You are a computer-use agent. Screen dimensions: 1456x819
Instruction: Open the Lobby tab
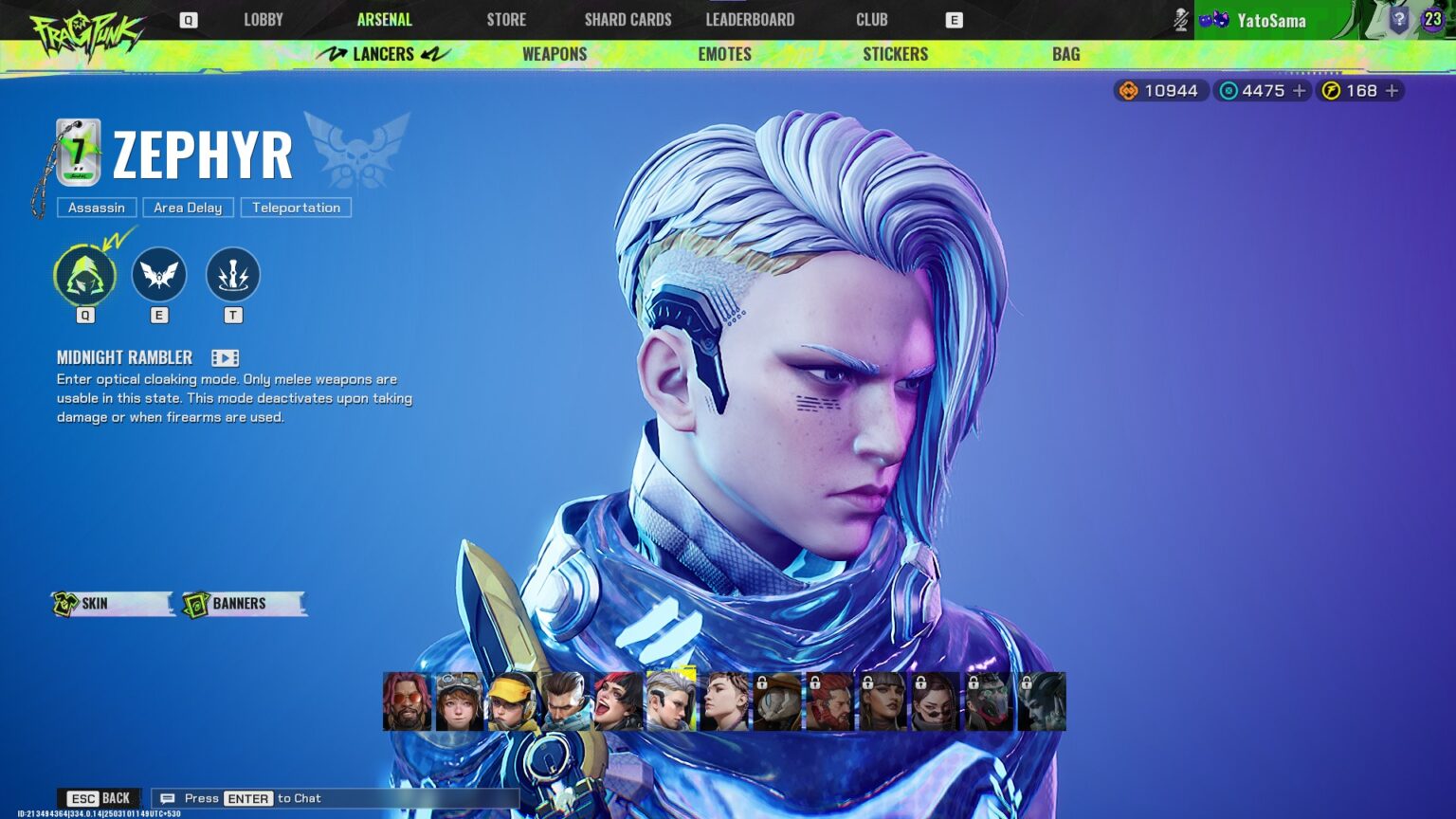[x=263, y=20]
